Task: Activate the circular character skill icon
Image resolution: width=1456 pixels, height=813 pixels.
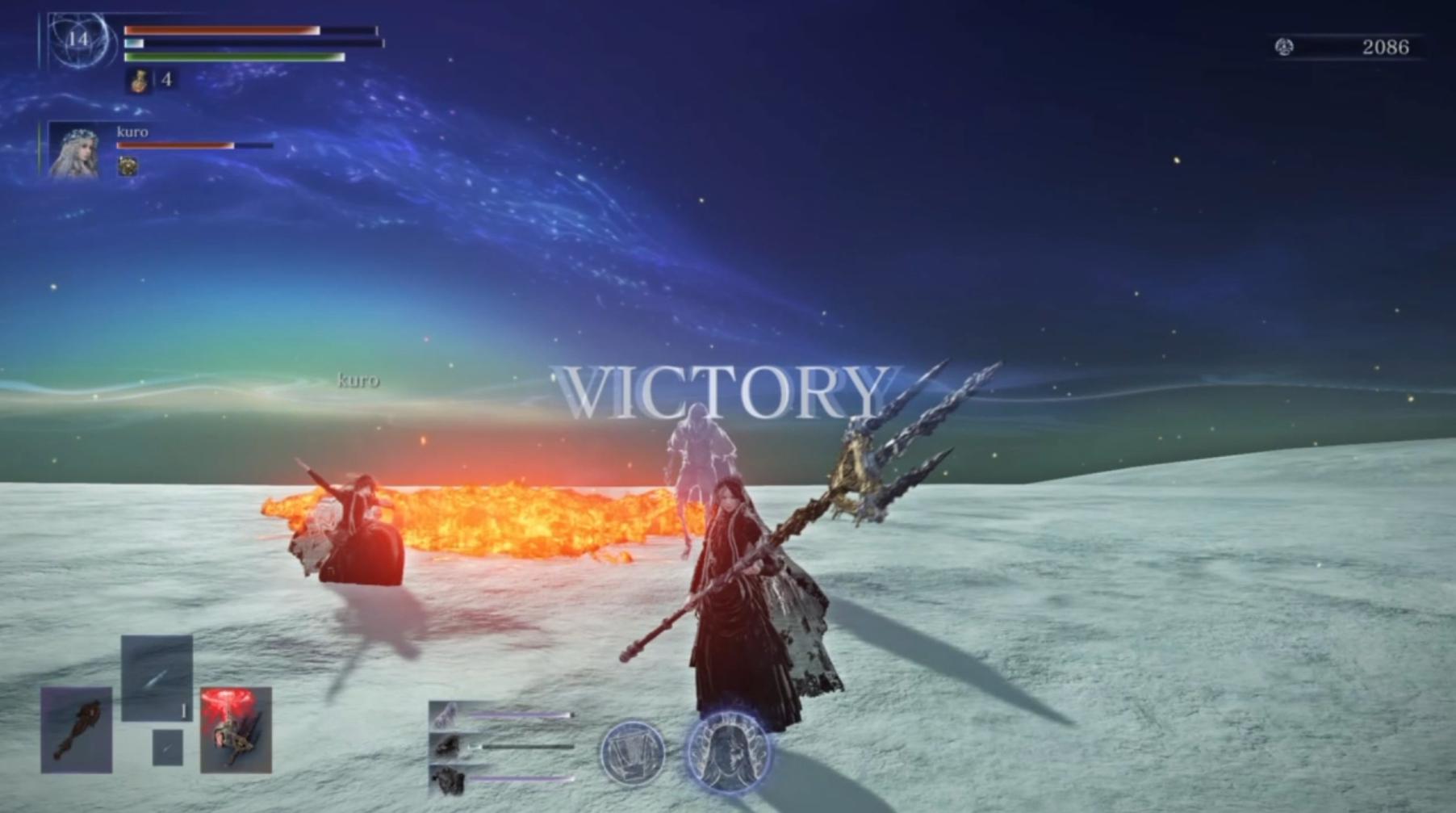Action: click(633, 752)
